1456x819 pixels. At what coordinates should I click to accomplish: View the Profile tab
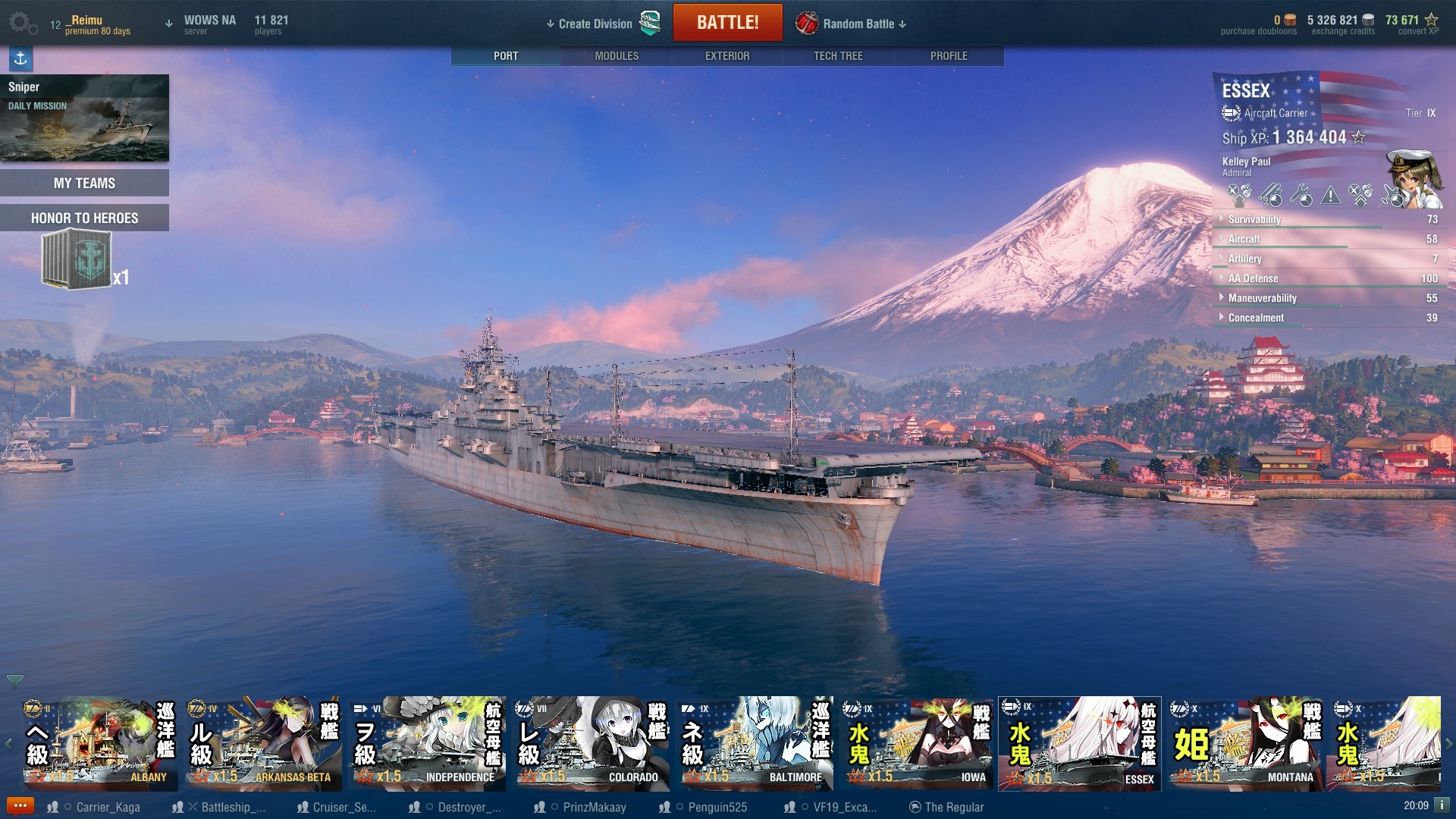click(x=948, y=56)
